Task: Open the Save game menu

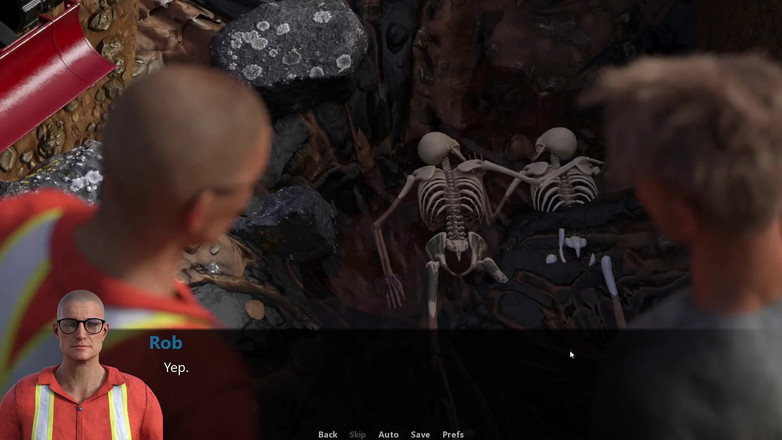Action: coord(420,434)
